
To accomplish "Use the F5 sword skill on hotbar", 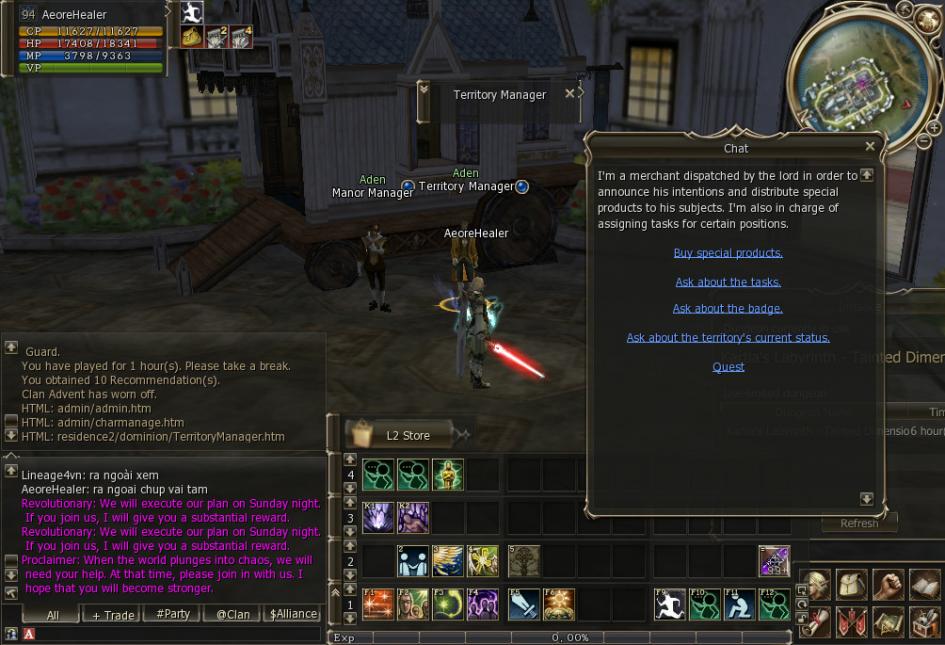I will (x=523, y=604).
